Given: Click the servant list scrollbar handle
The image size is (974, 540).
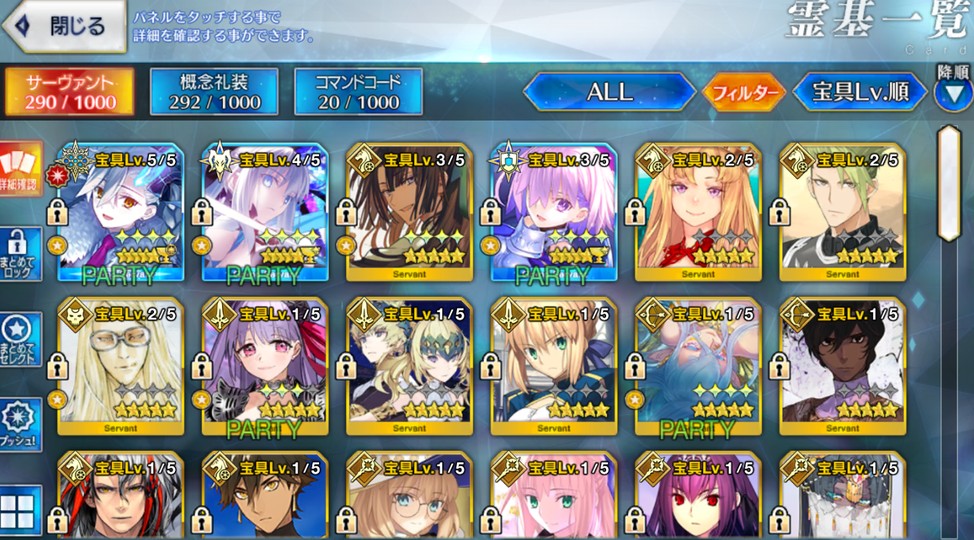Looking at the screenshot, I should pos(948,183).
